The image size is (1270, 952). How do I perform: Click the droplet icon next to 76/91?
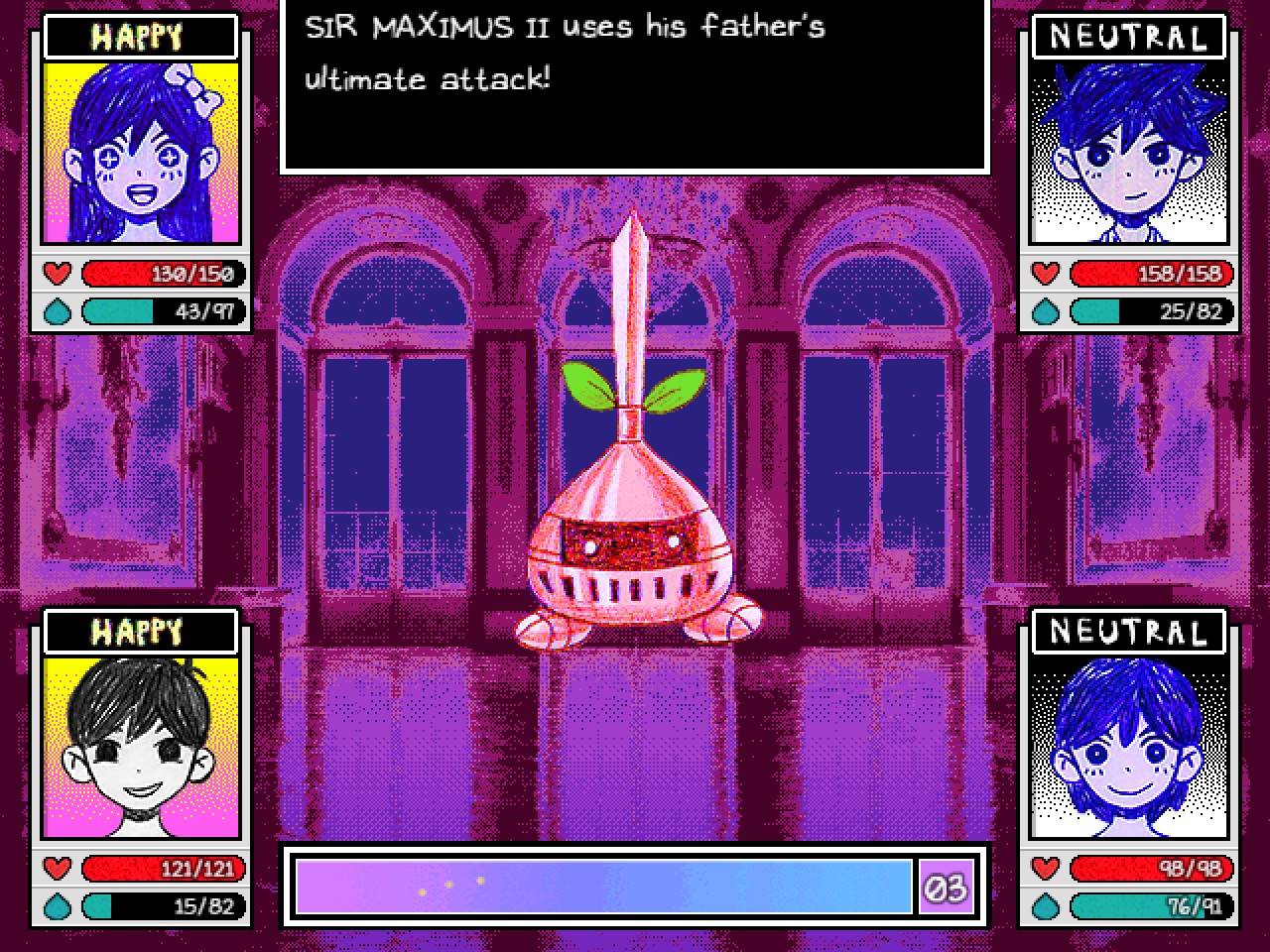click(x=1044, y=906)
